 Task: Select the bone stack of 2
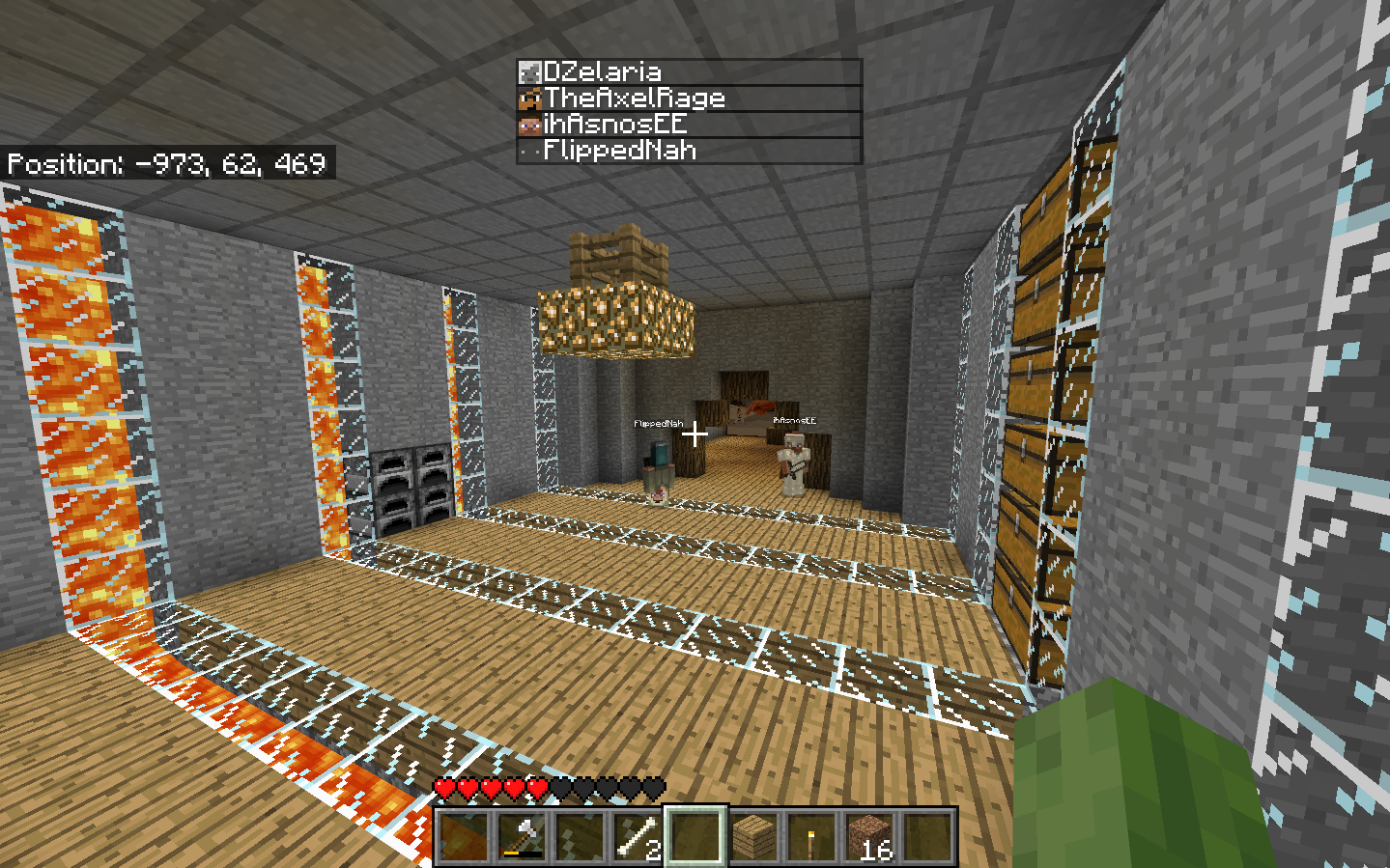pyautogui.click(x=637, y=838)
